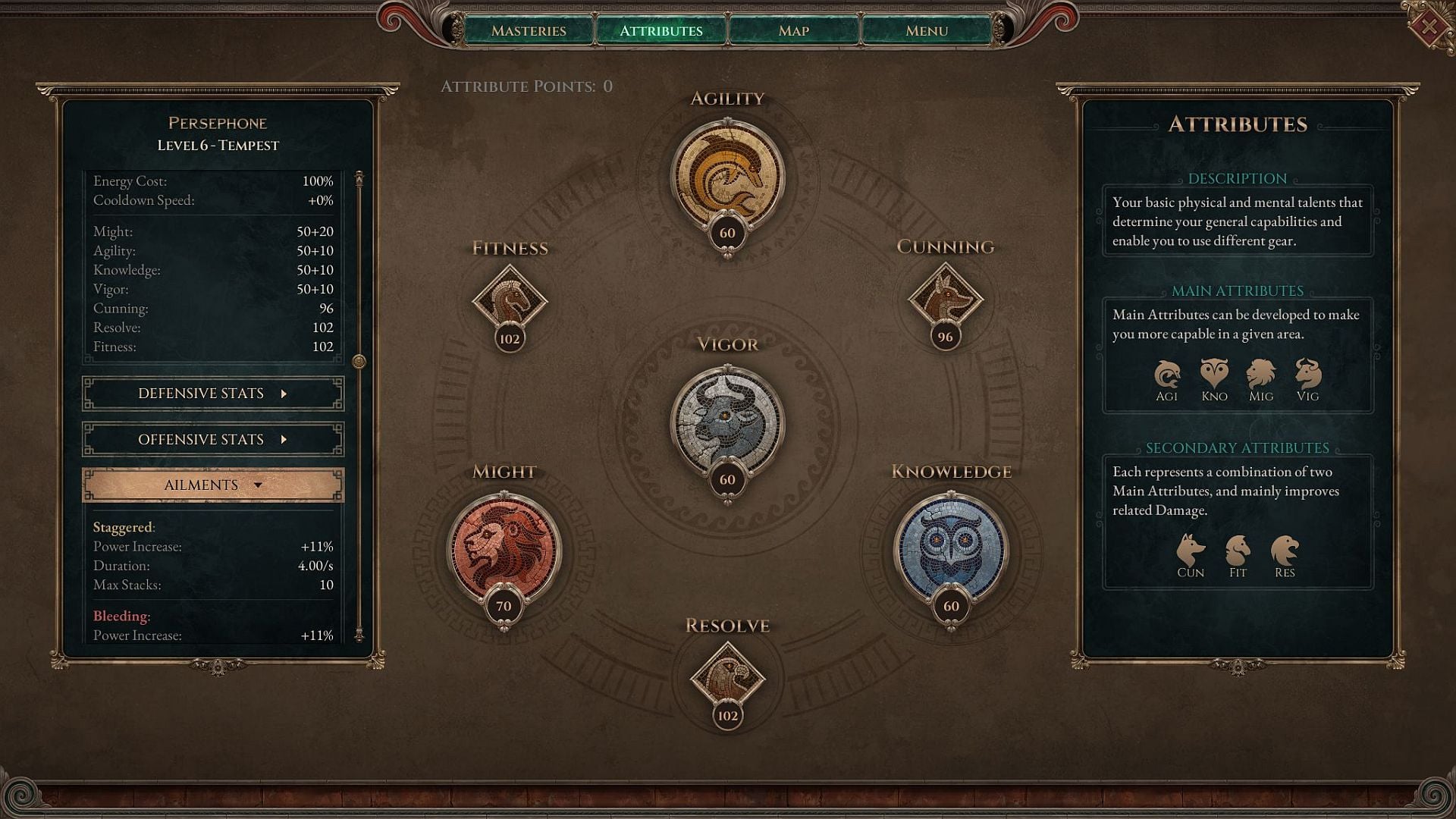Select the Agility attribute medallion
Image resolution: width=1456 pixels, height=819 pixels.
tap(726, 174)
